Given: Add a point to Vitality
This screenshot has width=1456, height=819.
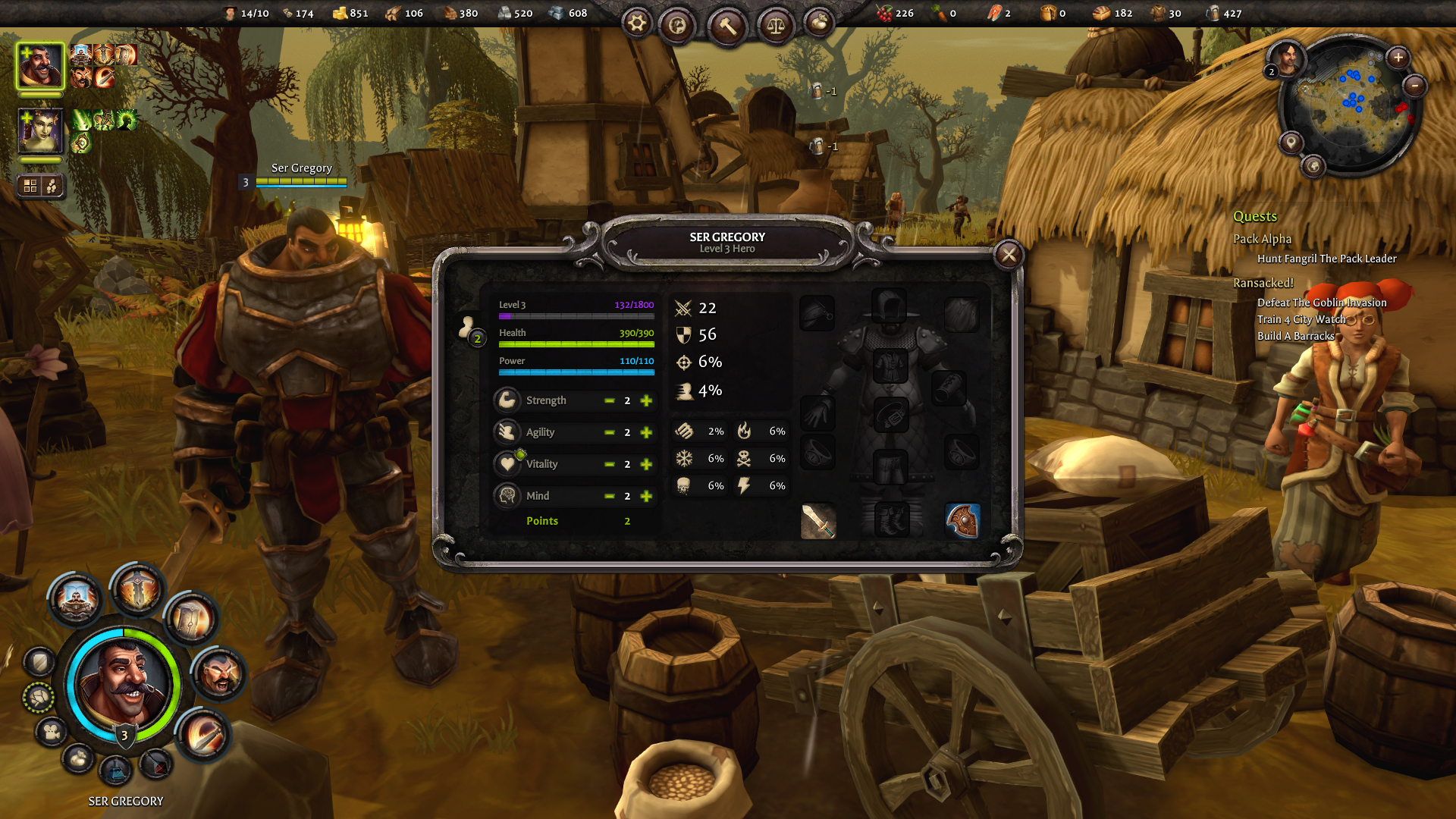Looking at the screenshot, I should pos(646,464).
